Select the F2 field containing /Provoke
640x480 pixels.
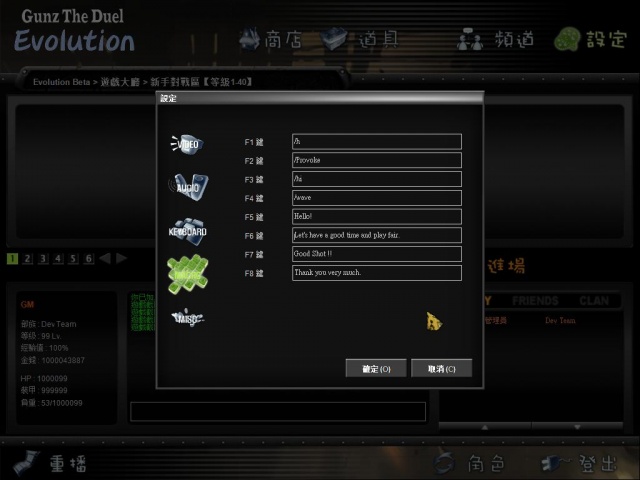point(376,160)
